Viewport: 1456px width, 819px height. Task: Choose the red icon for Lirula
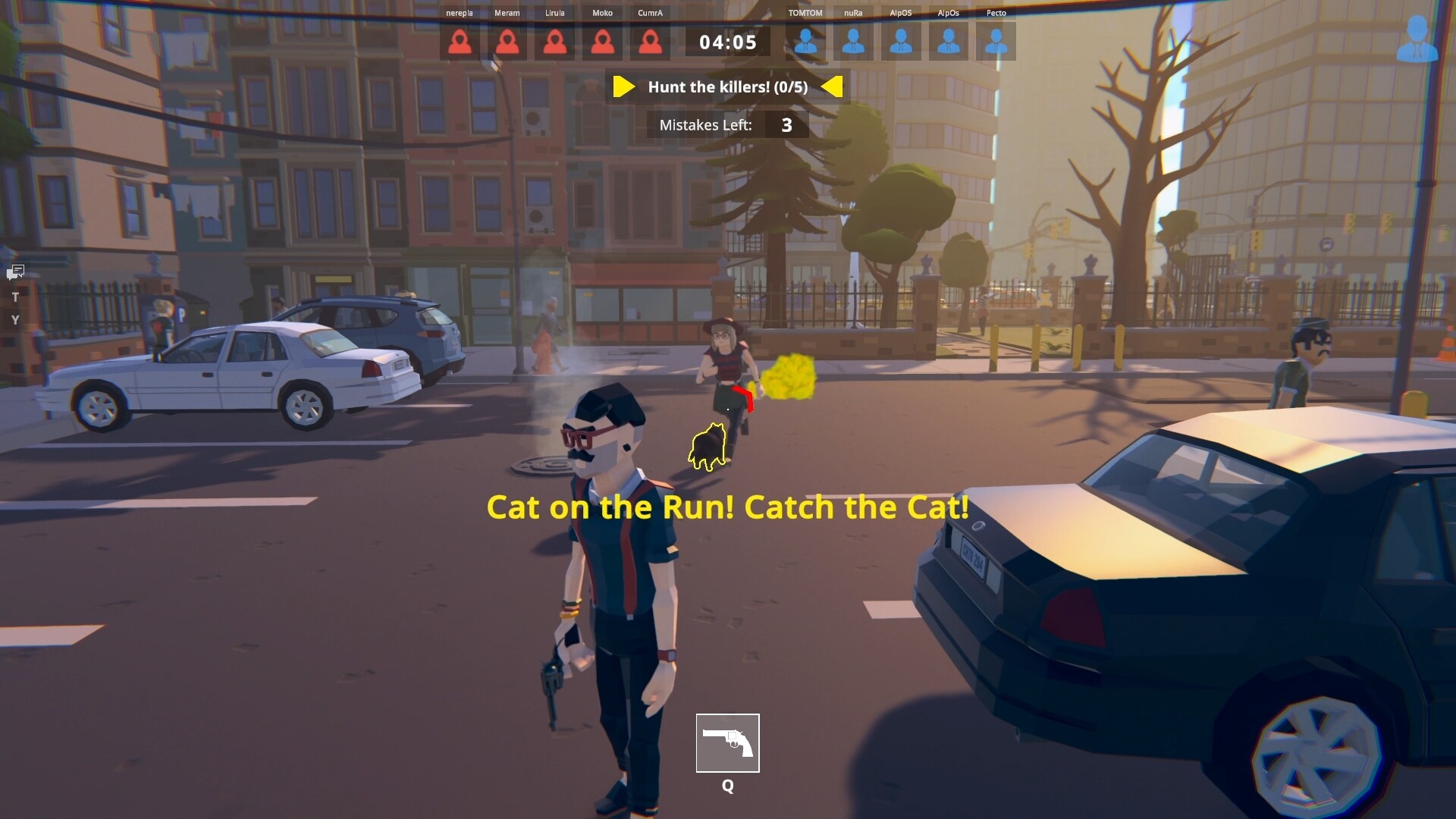point(555,42)
